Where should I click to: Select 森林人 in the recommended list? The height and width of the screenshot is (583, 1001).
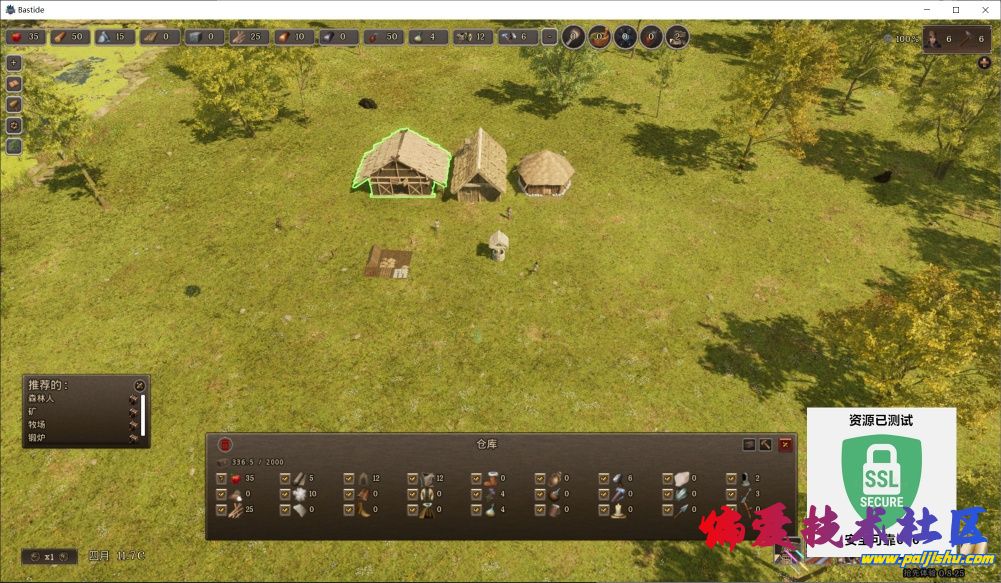[x=42, y=398]
